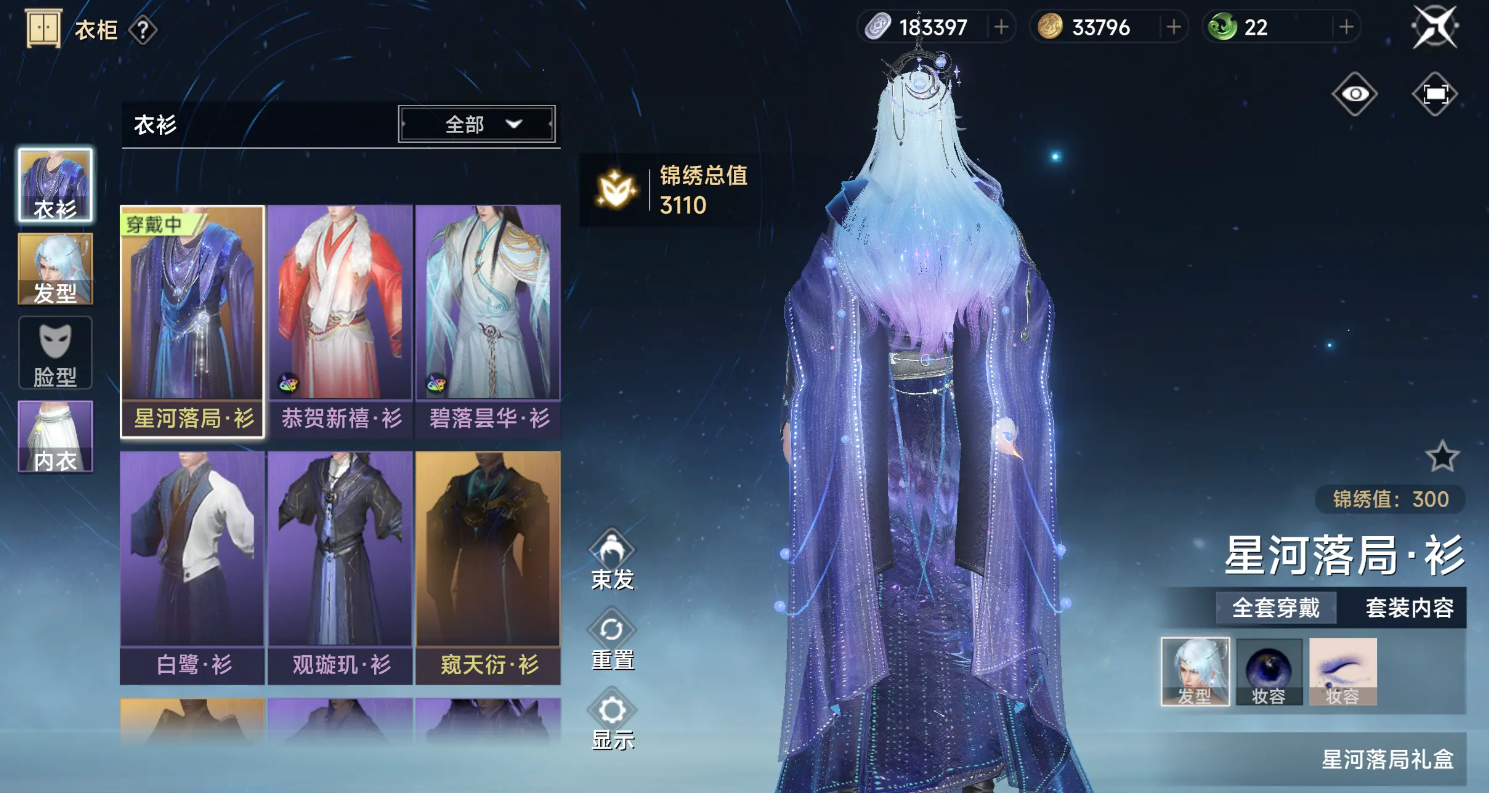This screenshot has width=1489, height=793.
Task: Pick the 观璇玑·衫 outfit
Action: pos(340,565)
